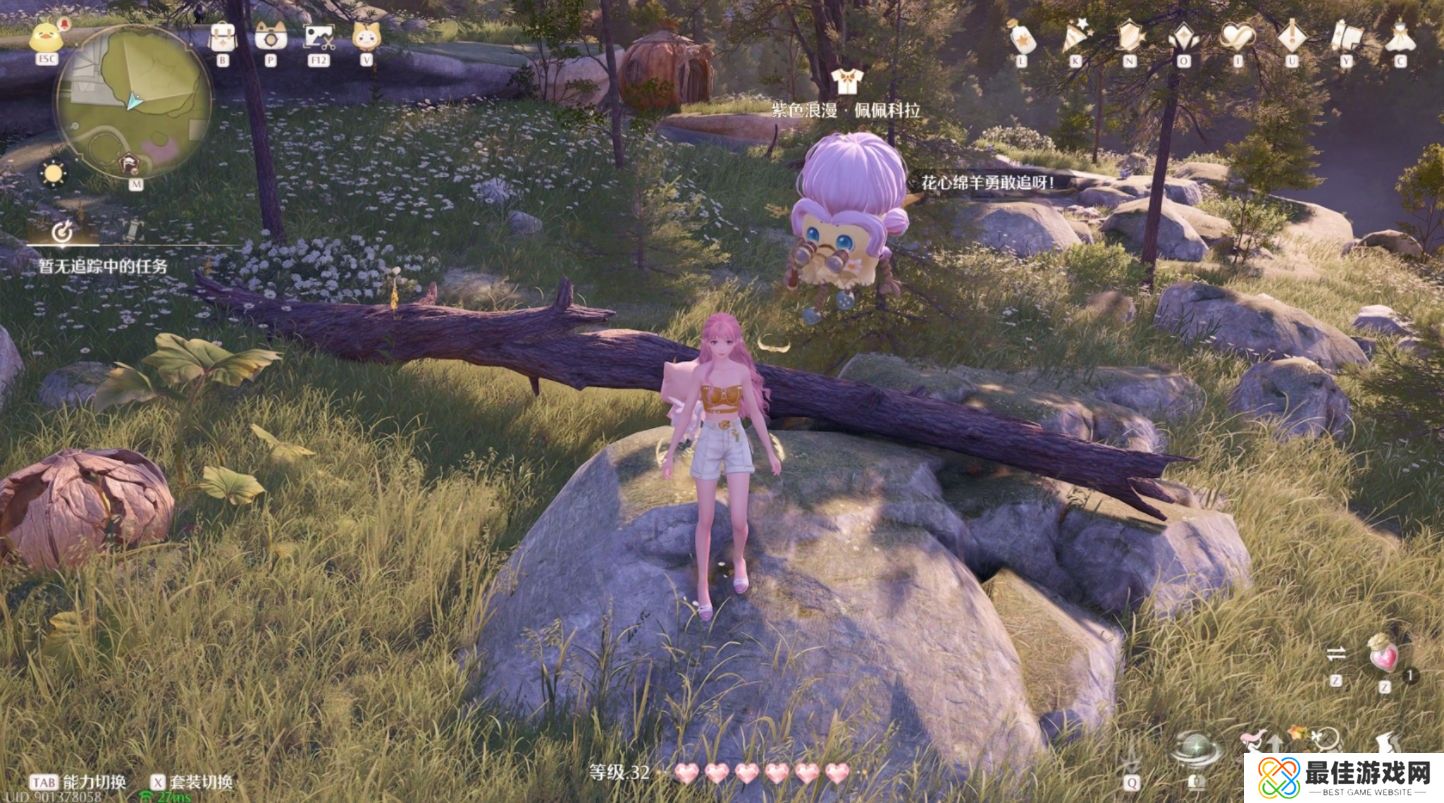Open the winged diamond icon

point(1184,37)
